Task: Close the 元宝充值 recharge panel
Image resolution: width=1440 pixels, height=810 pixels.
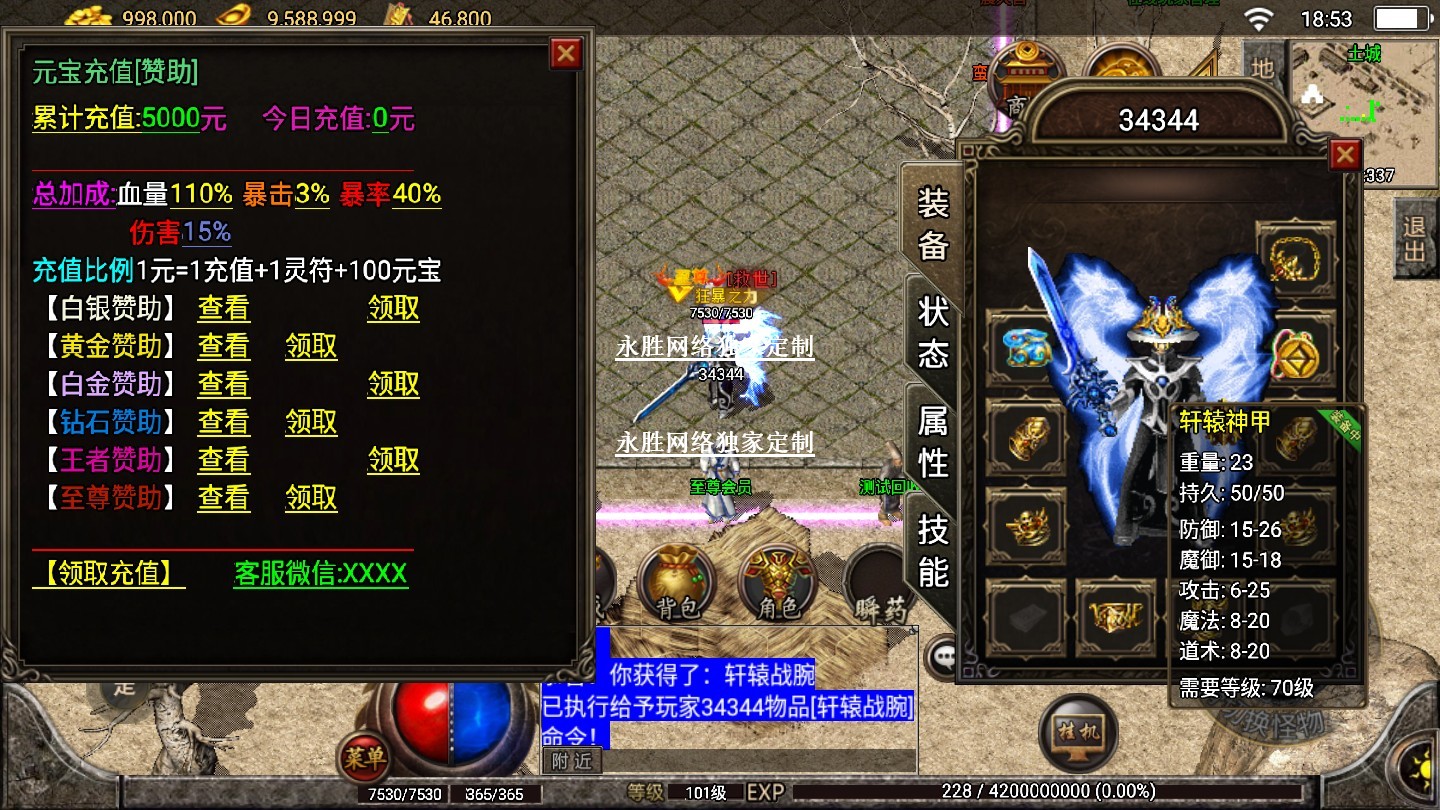Action: click(566, 53)
